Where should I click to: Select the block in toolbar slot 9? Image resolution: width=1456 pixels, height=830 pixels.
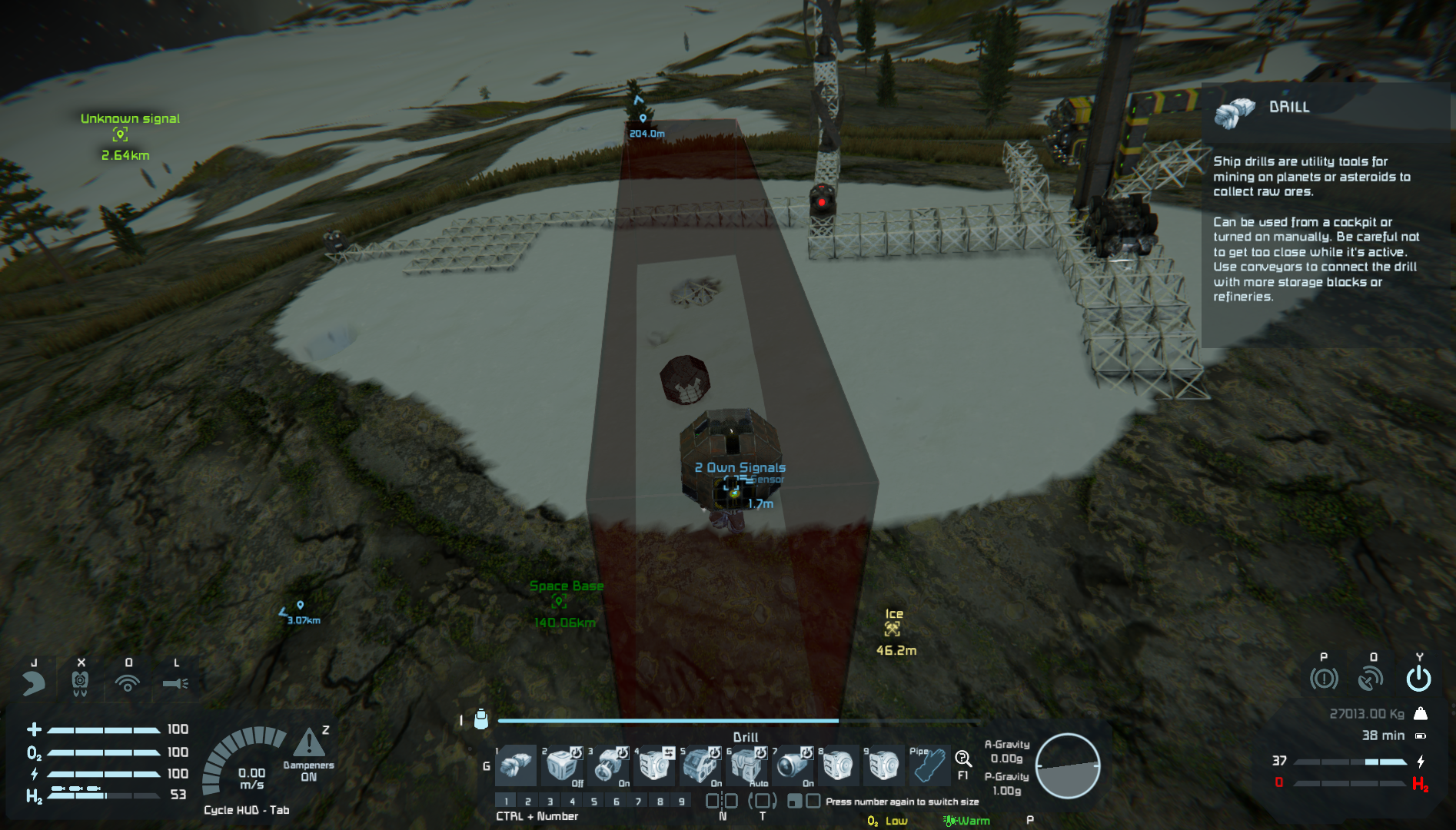coord(884,765)
